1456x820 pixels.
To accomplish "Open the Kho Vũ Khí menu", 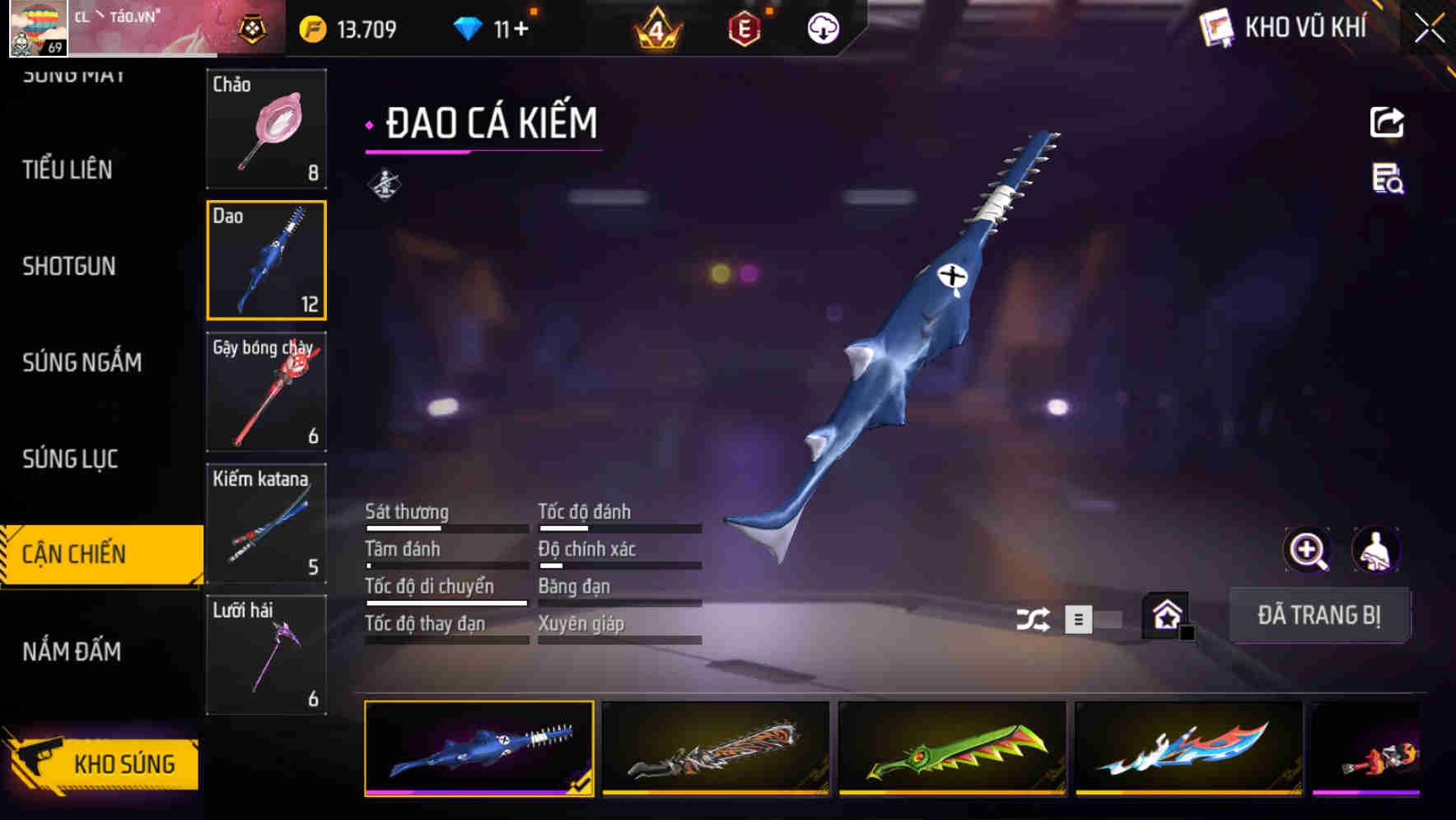I will (x=1284, y=29).
